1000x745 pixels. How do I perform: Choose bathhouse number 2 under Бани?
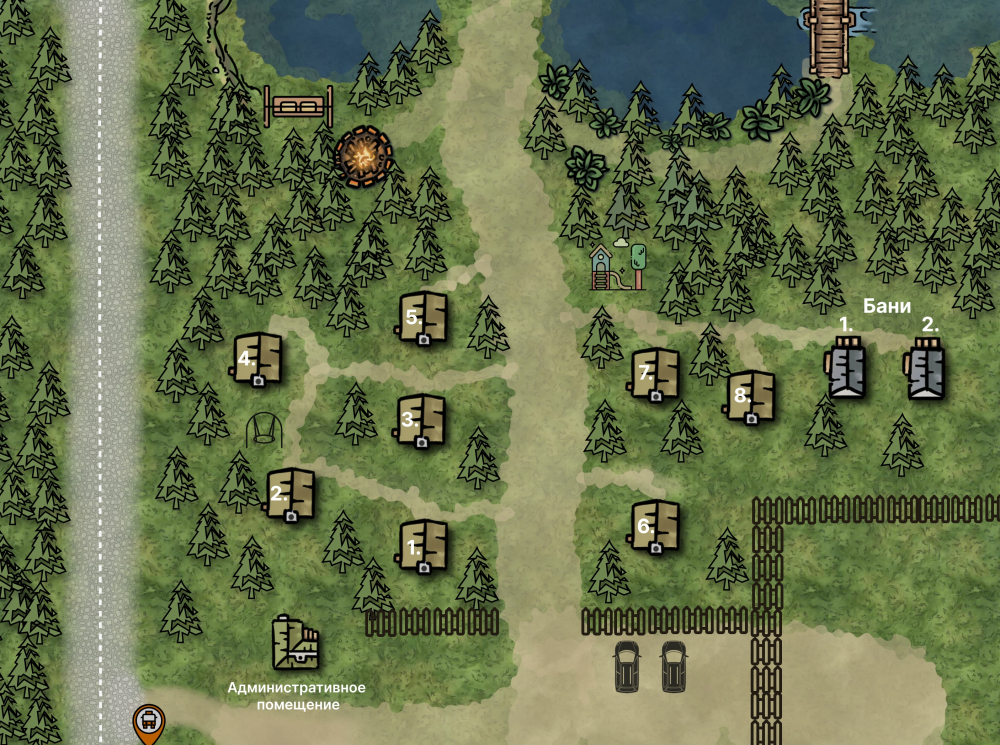(927, 369)
